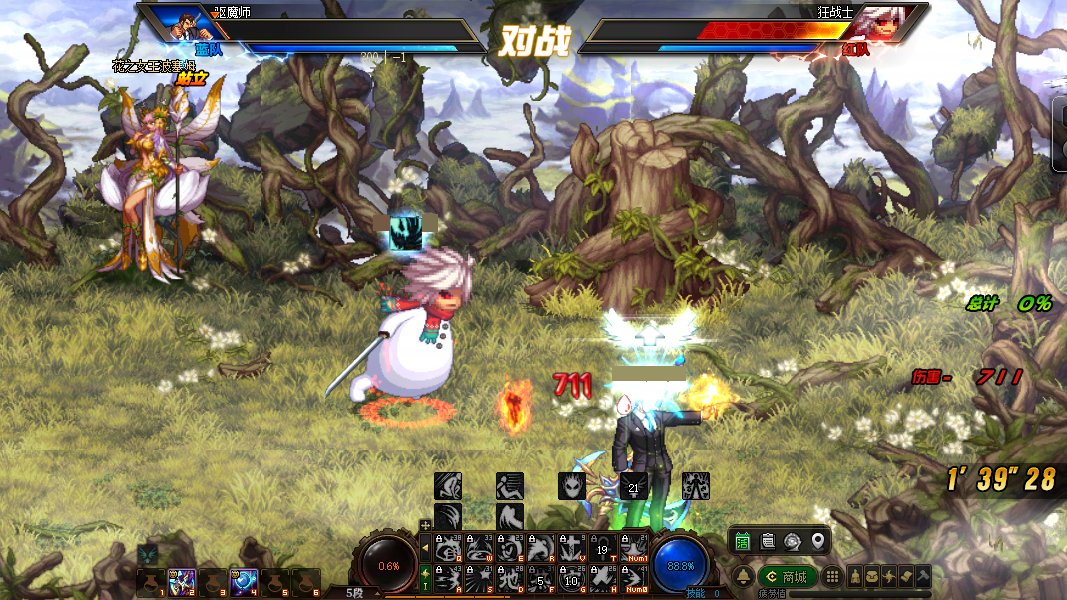Activate the skill bound to Q
Screen dimensions: 1067x600
(x=449, y=548)
